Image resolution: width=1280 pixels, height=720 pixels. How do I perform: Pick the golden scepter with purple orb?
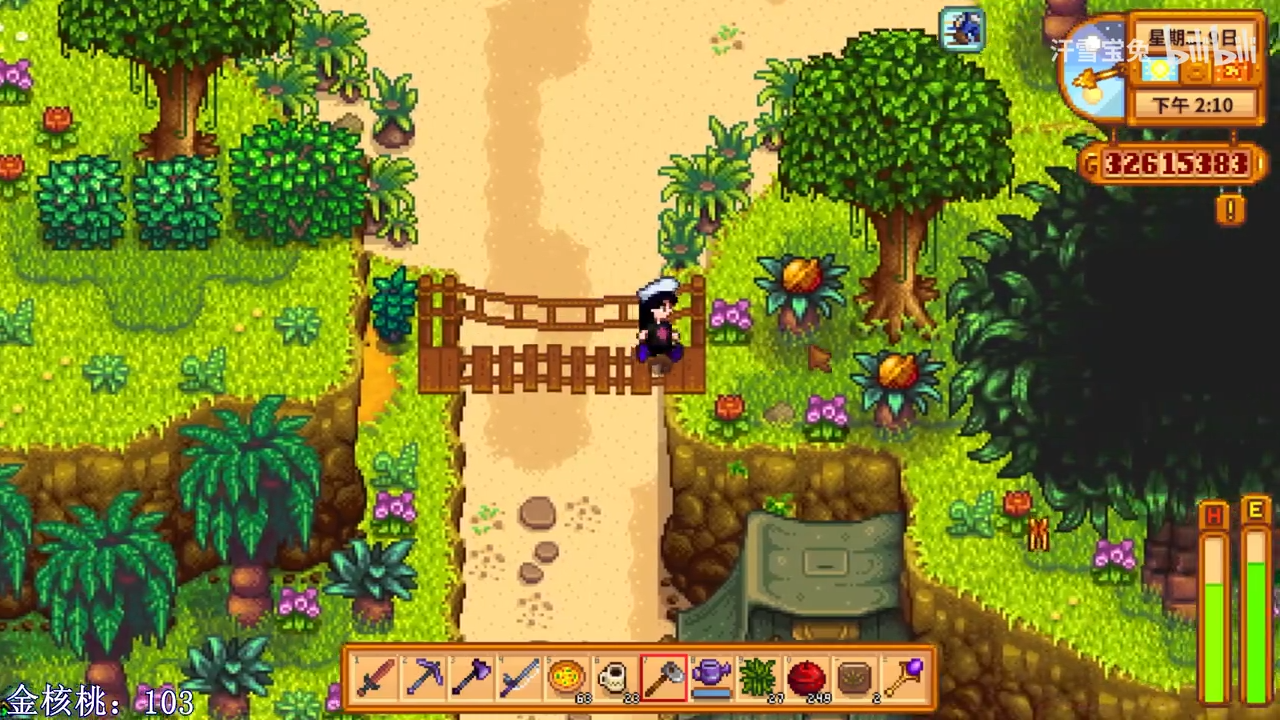[x=901, y=678]
